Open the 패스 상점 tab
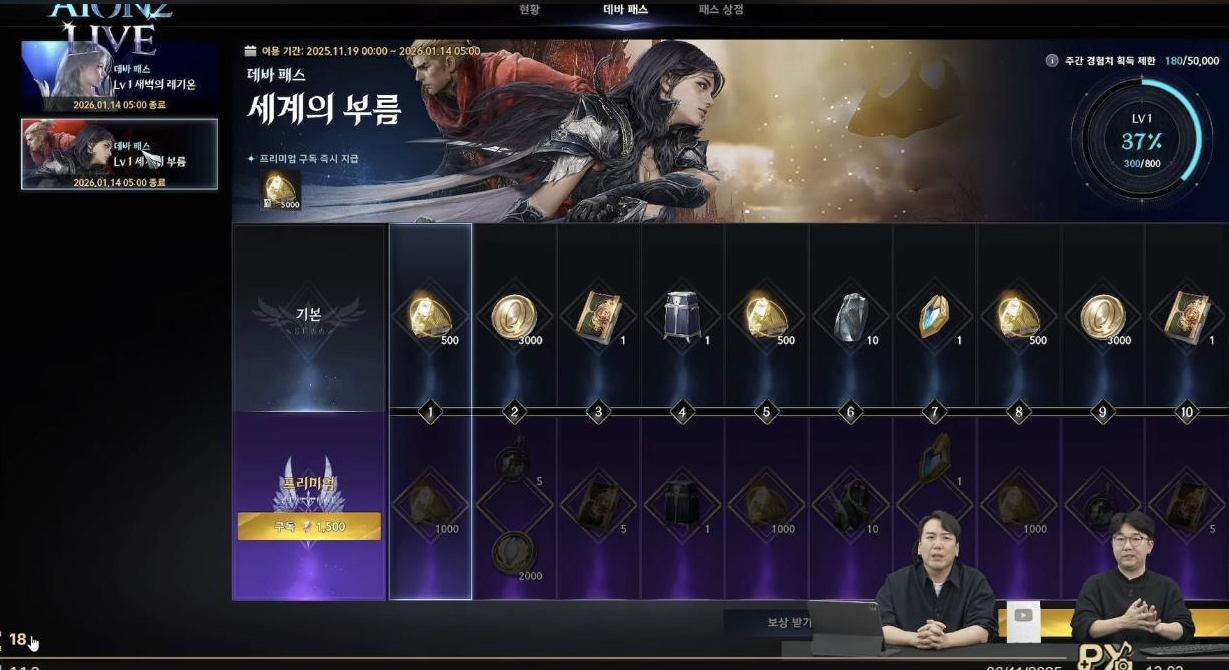Screen dimensions: 1229x670 [720, 10]
